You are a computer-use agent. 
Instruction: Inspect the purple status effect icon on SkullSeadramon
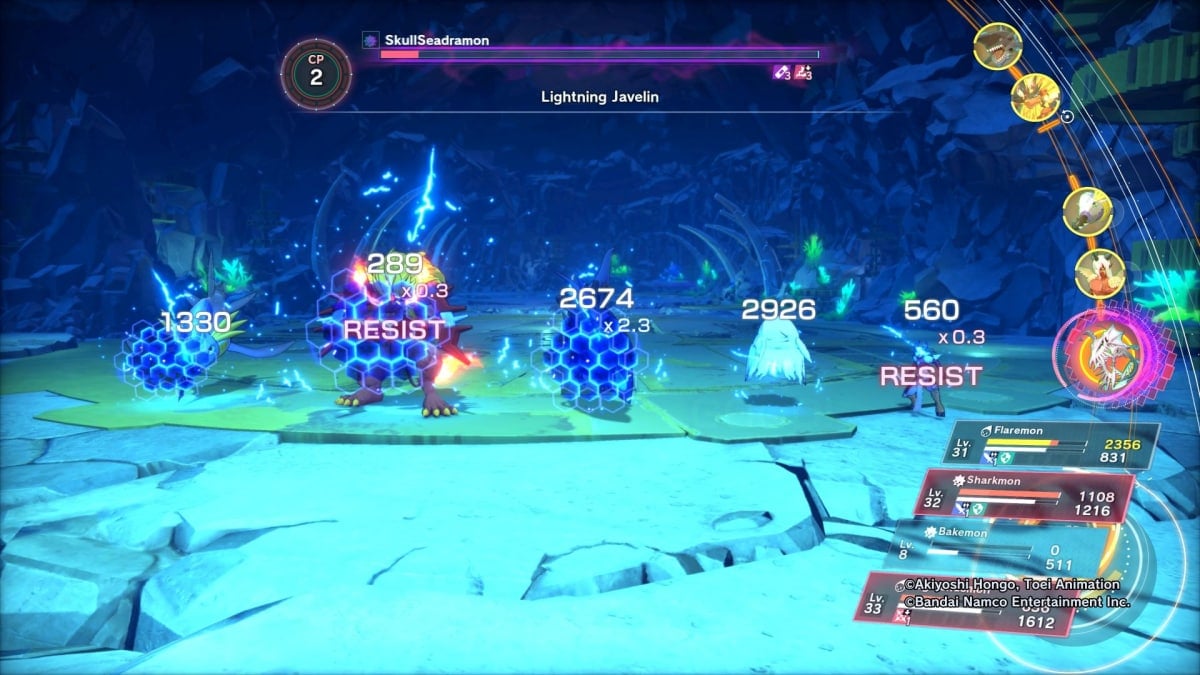click(780, 72)
